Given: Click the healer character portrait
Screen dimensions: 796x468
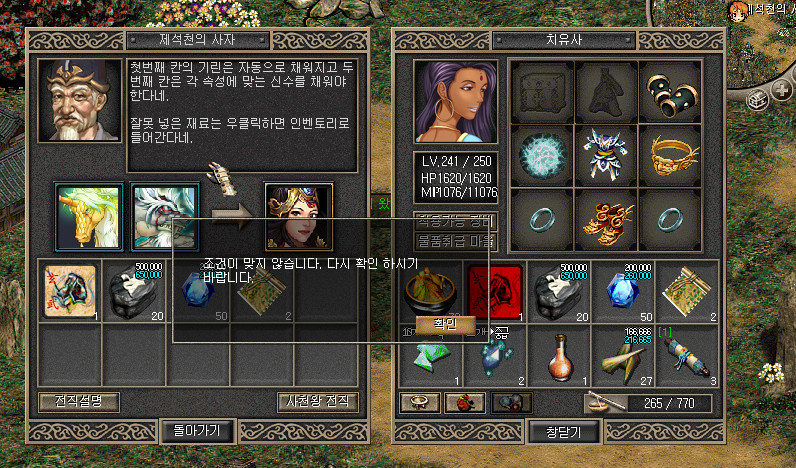Looking at the screenshot, I should 456,101.
